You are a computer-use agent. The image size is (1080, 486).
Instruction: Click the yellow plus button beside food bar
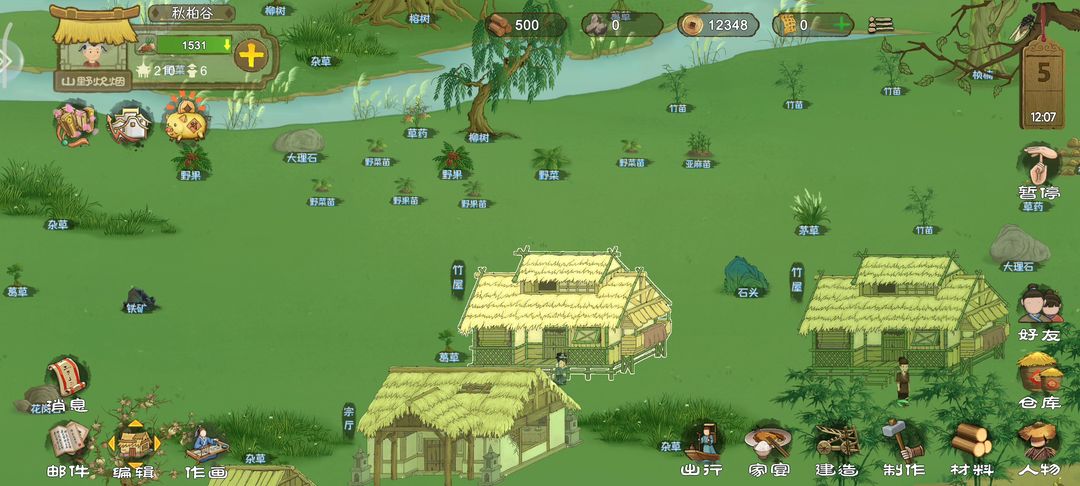click(x=250, y=54)
